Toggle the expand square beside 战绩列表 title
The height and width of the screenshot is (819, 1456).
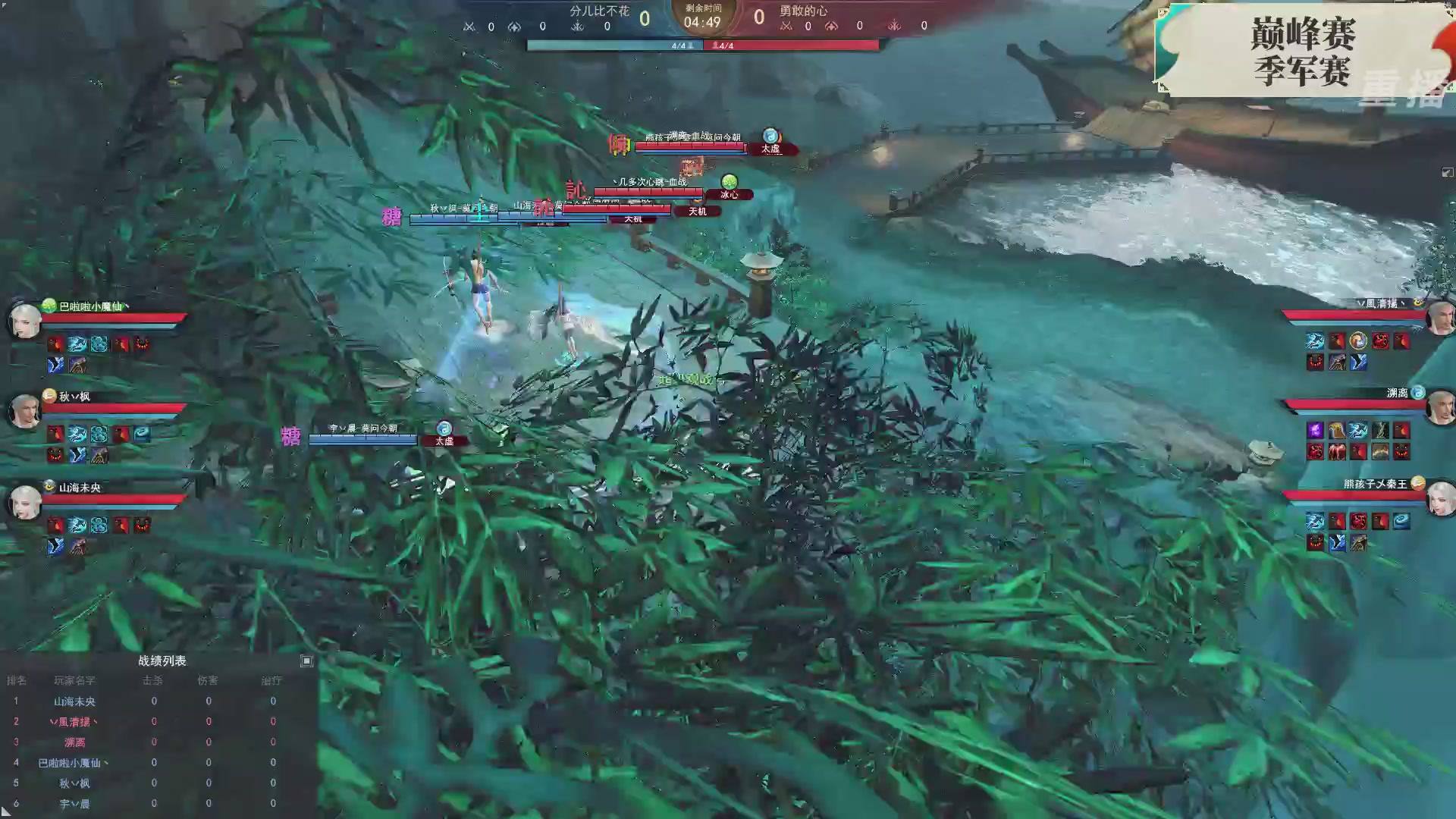coord(306,661)
